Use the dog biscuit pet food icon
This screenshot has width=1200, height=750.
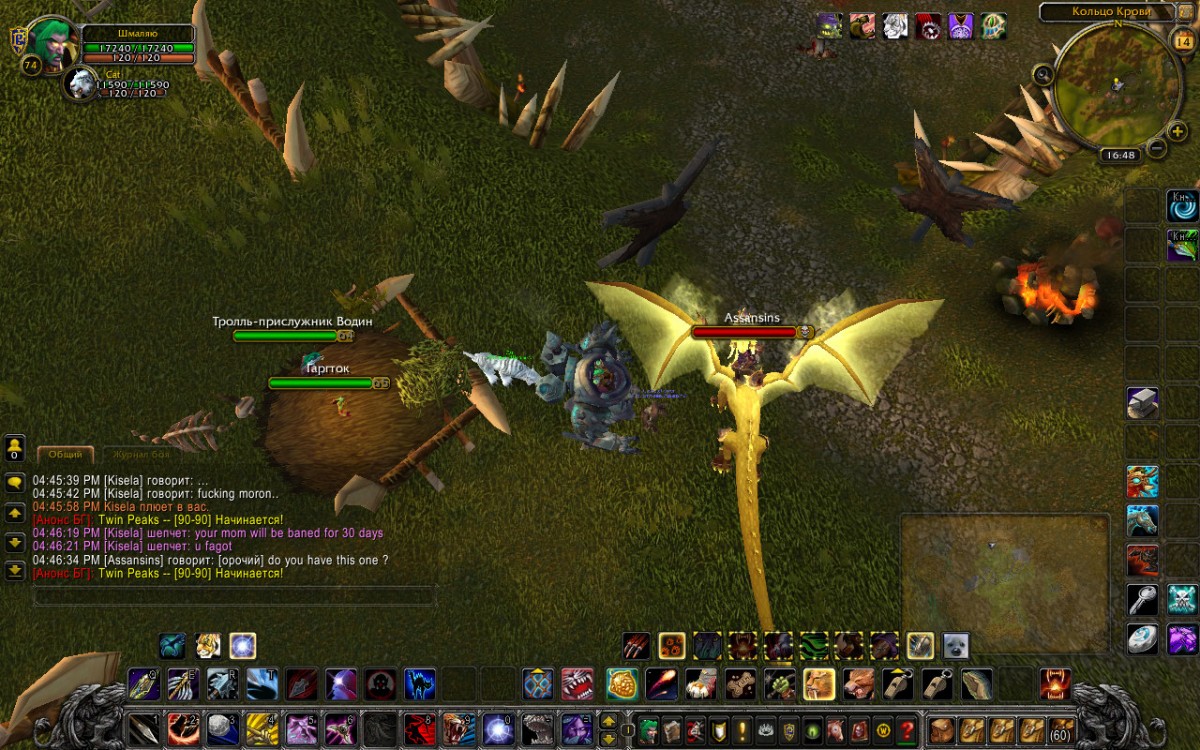pos(740,684)
